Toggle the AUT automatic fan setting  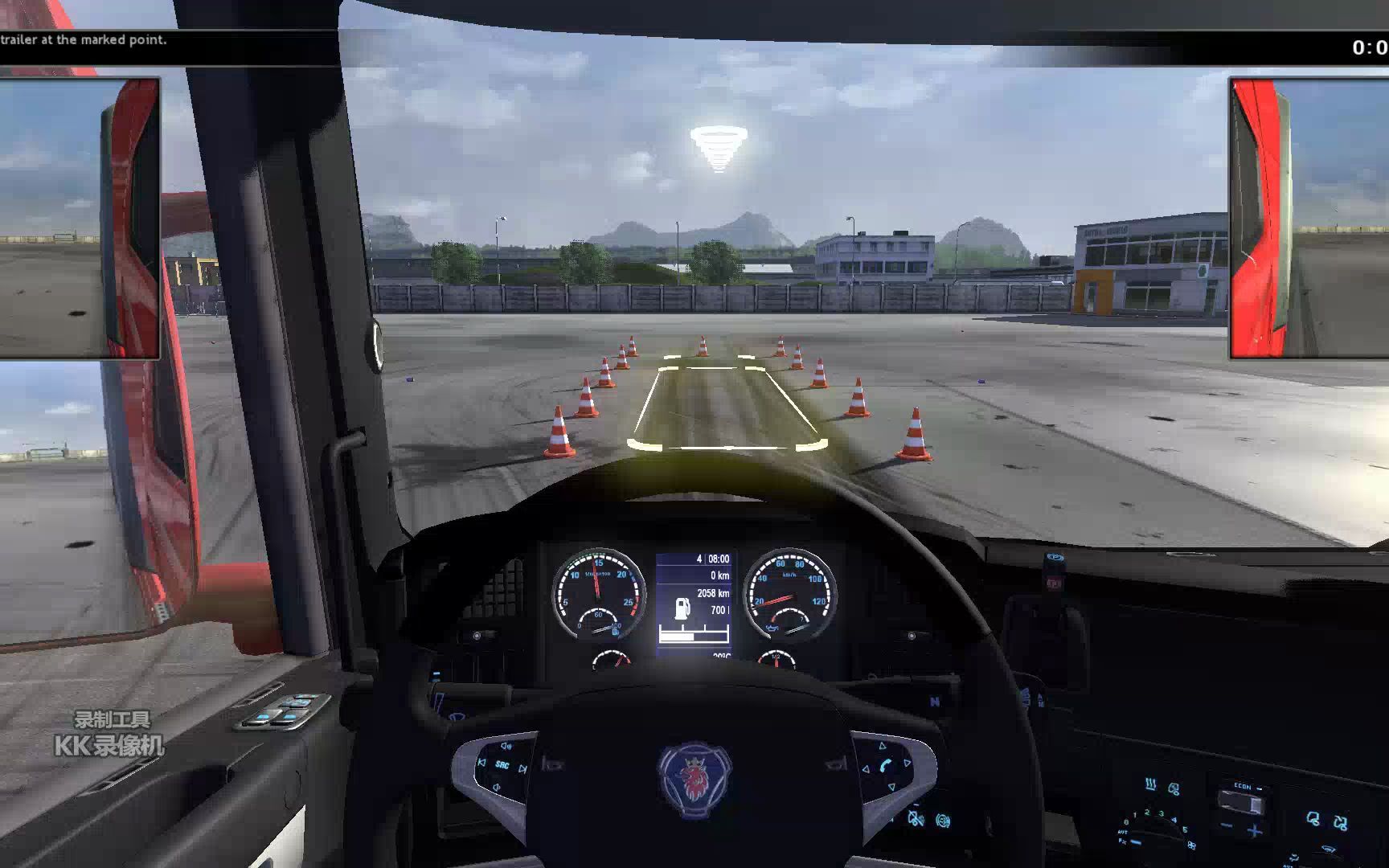click(1123, 832)
